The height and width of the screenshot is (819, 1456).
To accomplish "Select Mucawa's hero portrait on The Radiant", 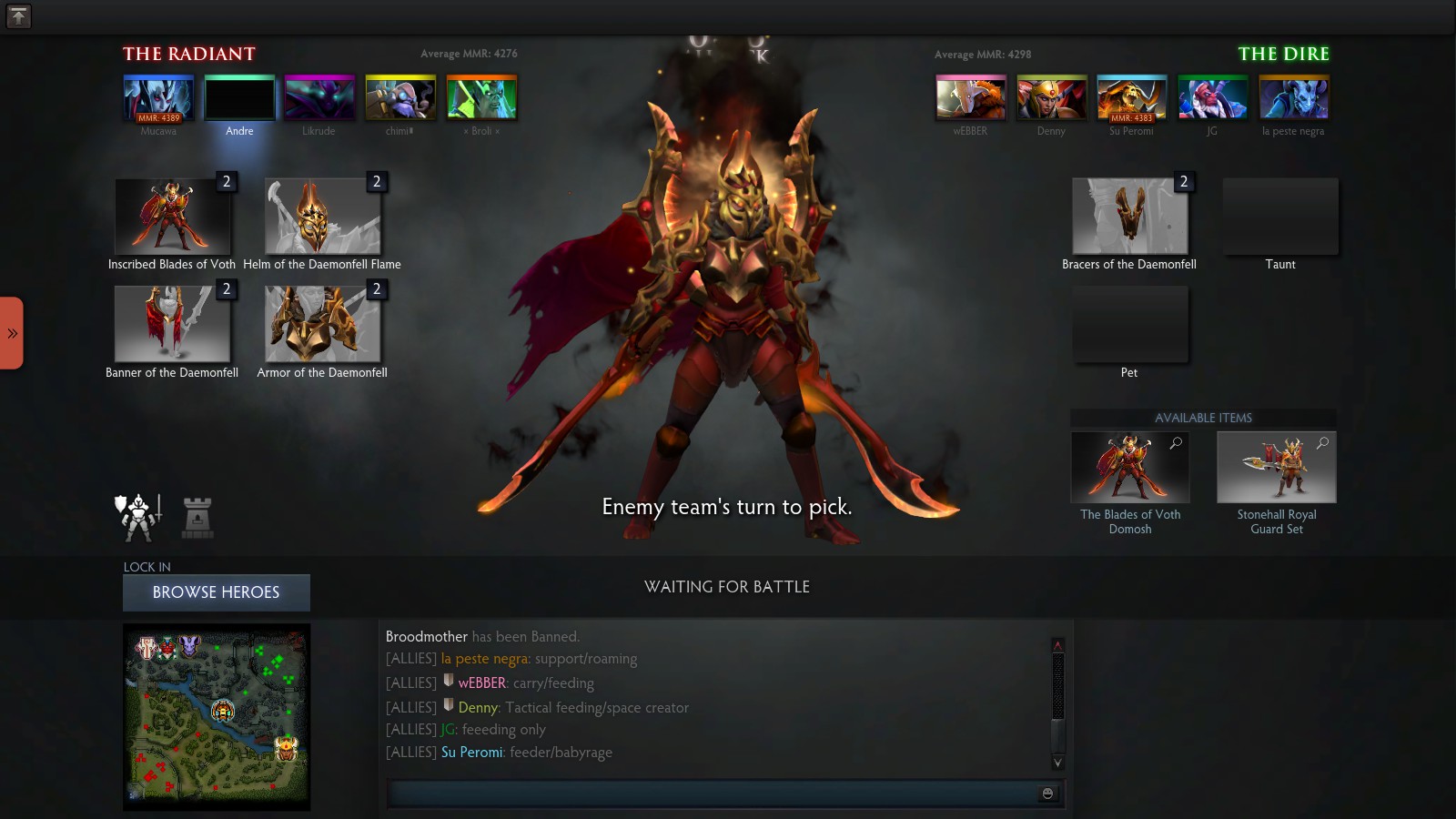I will pyautogui.click(x=158, y=98).
